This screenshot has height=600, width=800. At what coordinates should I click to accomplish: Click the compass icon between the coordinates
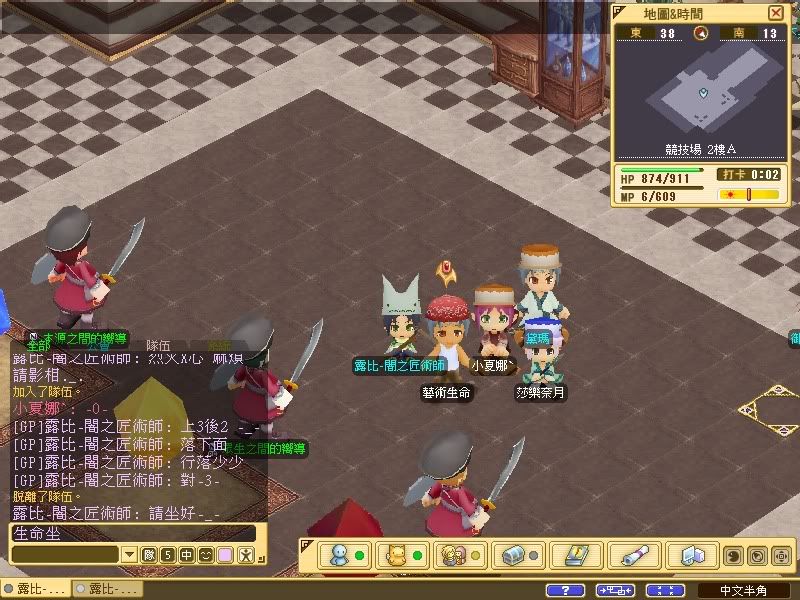point(702,33)
